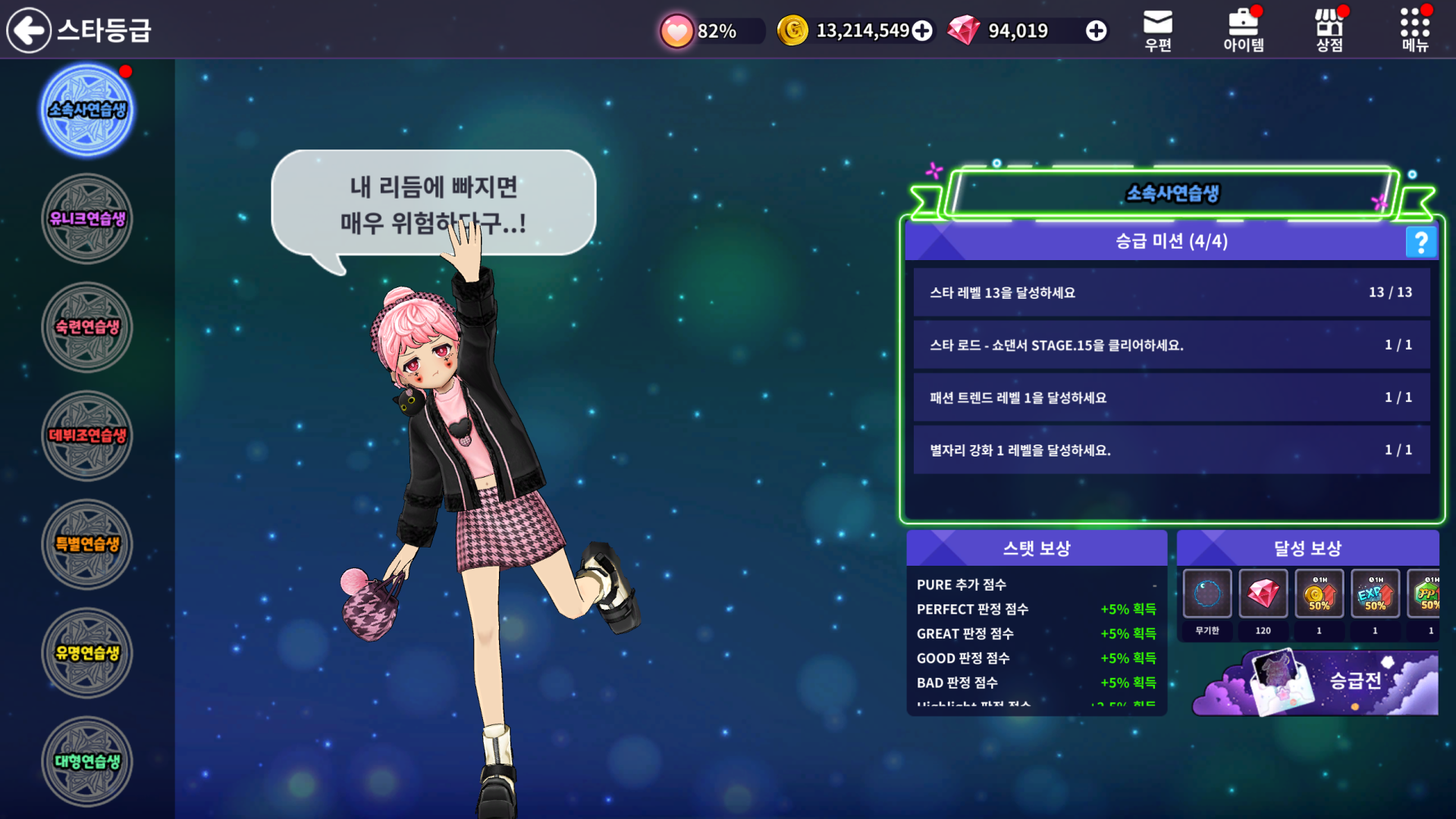This screenshot has width=1456, height=819.
Task: Inspect the ruby gem reward slot
Action: 1263,595
